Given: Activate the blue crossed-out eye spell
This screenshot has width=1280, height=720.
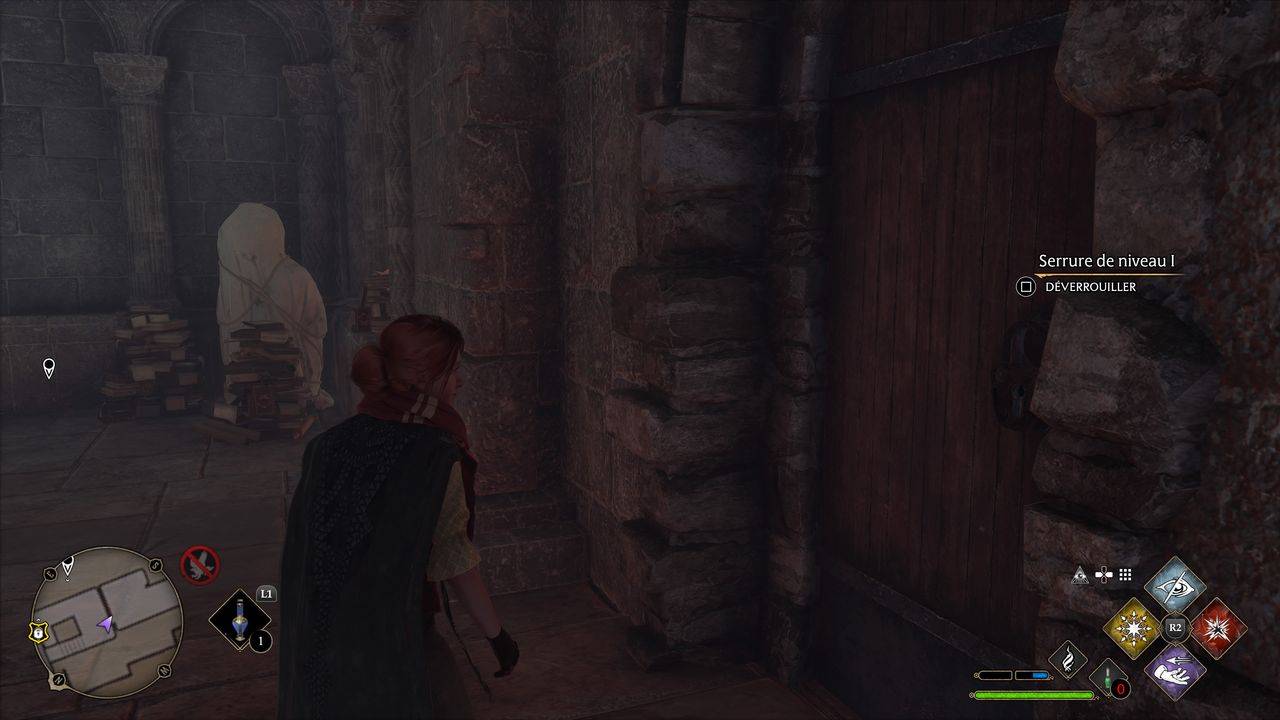Looking at the screenshot, I should click(x=1175, y=586).
